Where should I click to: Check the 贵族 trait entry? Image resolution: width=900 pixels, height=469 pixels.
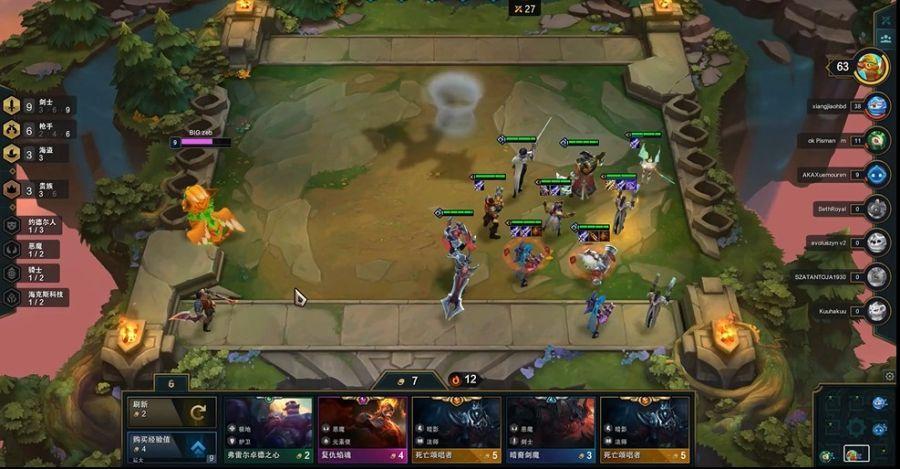40,188
